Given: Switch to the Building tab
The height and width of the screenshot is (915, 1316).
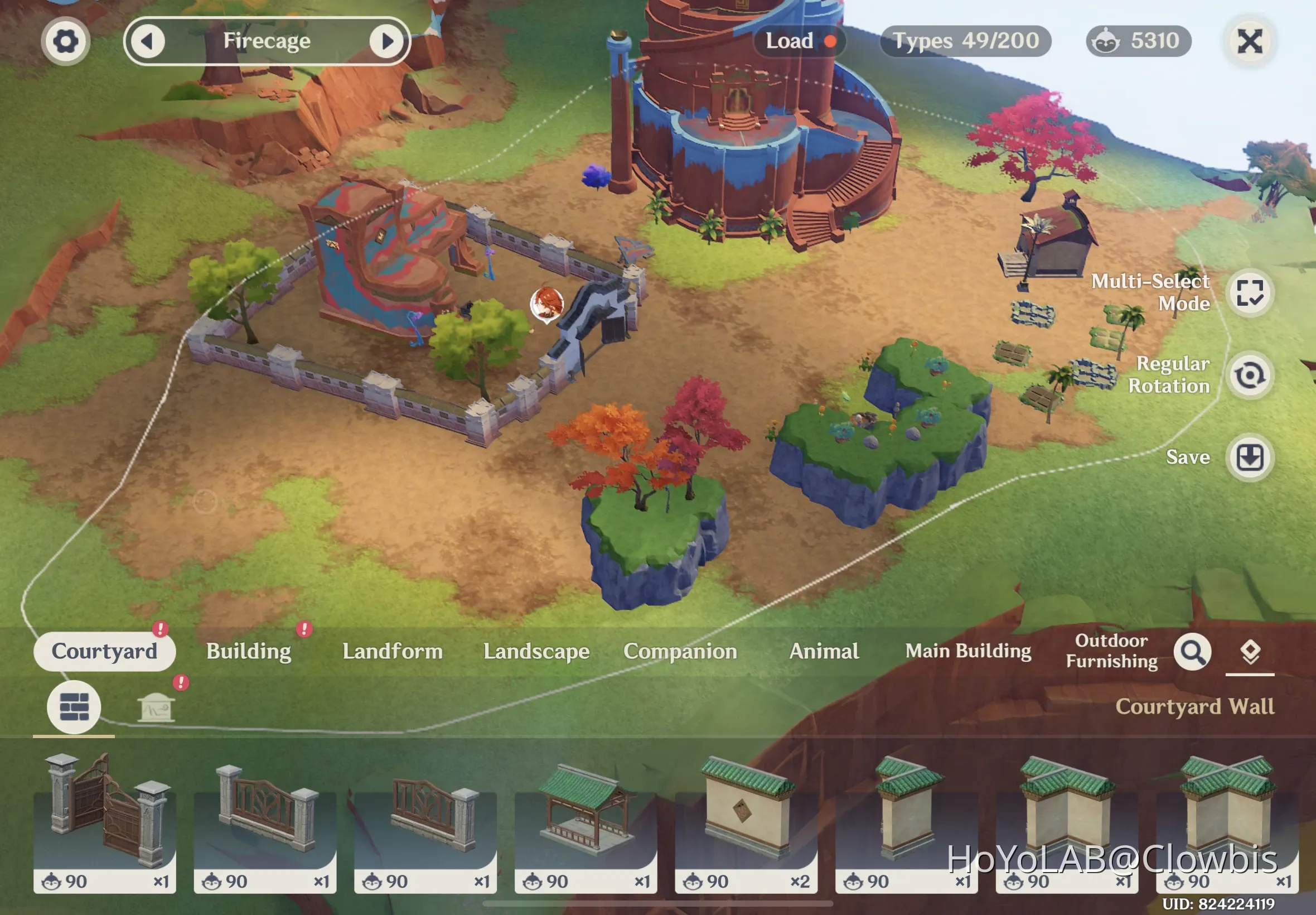Looking at the screenshot, I should pos(249,651).
